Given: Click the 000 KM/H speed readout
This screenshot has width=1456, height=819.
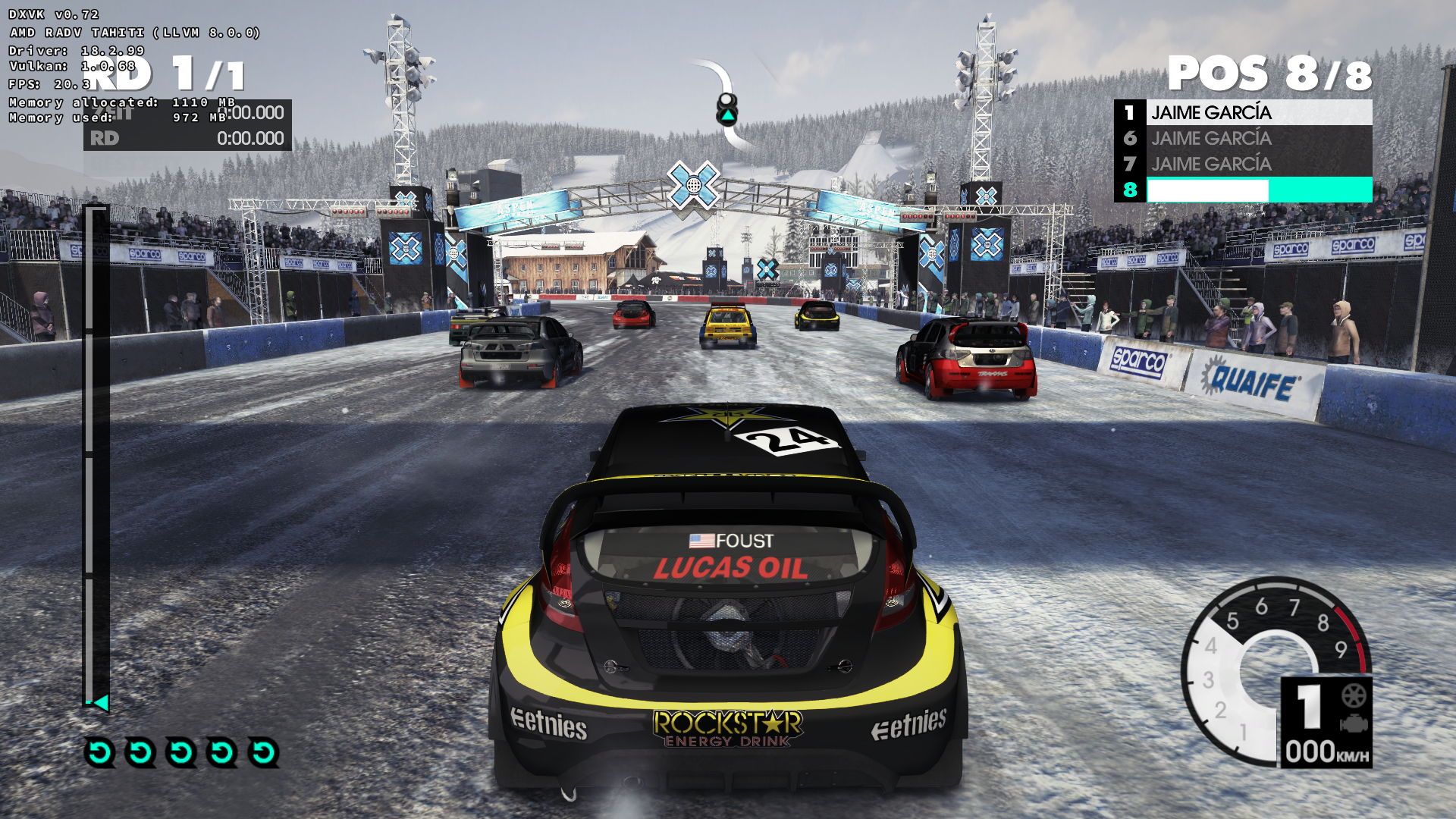Looking at the screenshot, I should (1325, 751).
